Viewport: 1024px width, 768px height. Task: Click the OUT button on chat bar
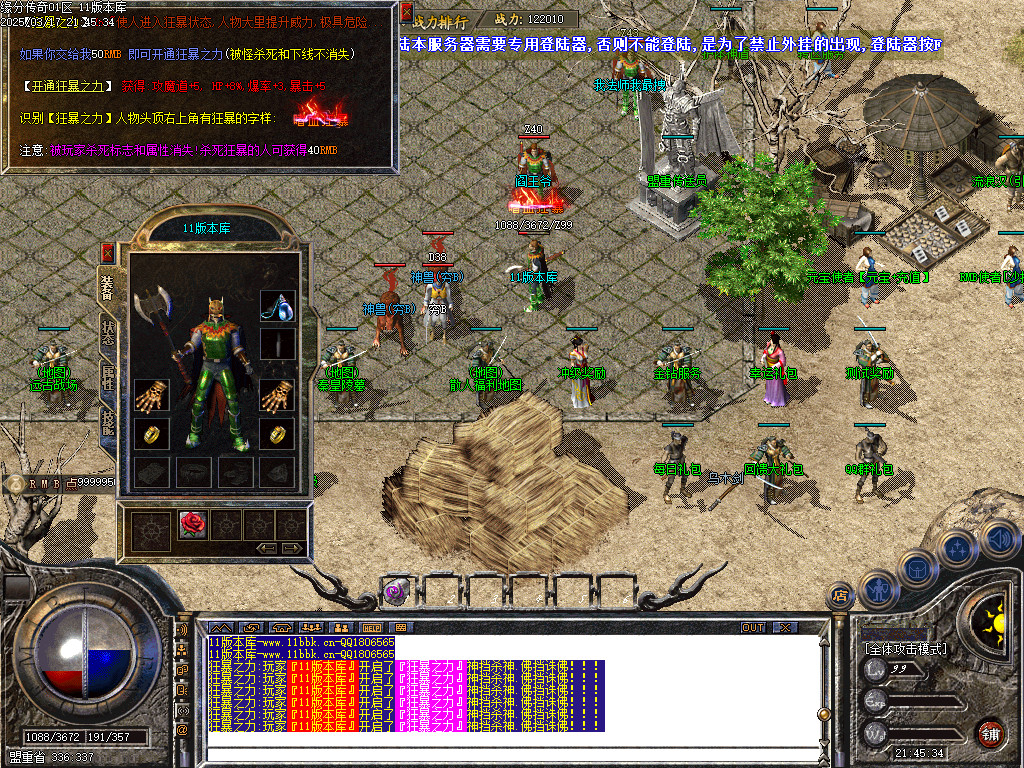(x=752, y=627)
